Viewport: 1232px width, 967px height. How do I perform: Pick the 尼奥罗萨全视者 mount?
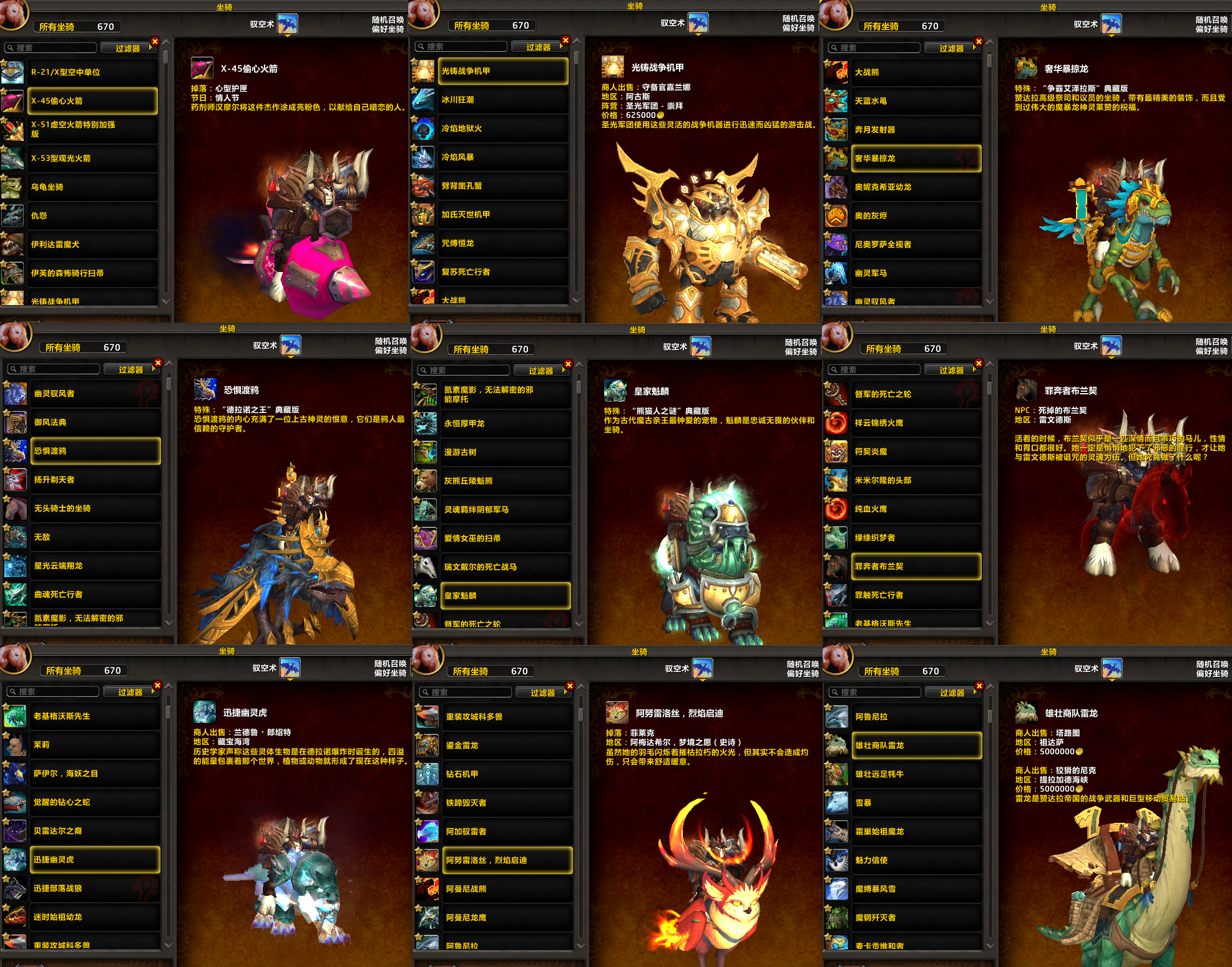coord(916,245)
